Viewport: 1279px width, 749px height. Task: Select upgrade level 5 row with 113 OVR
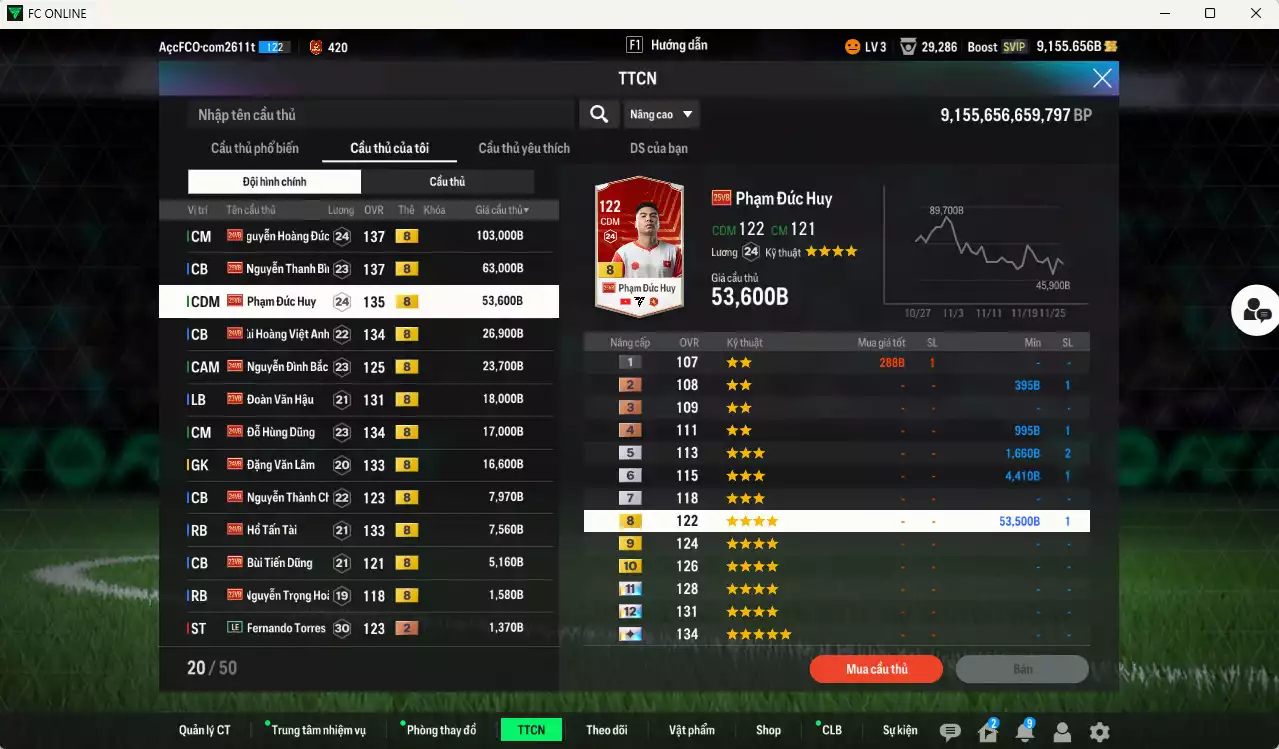coord(836,453)
